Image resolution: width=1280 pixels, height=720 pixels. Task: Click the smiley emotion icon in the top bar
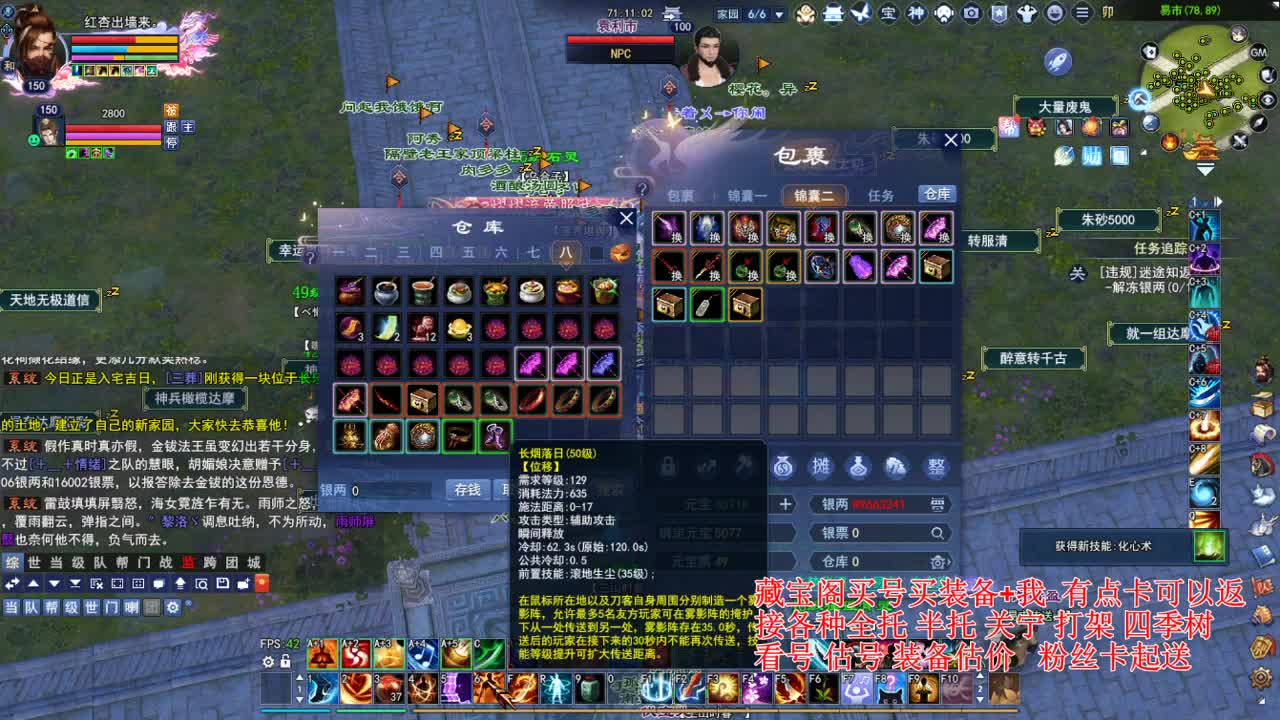[x=1053, y=13]
